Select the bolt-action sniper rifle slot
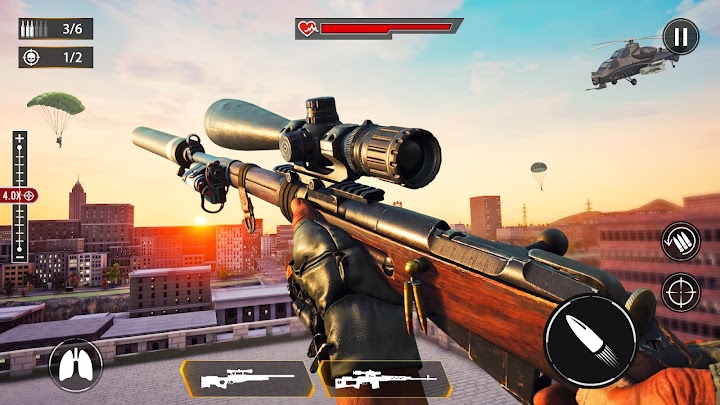Viewport: 720px width, 405px height. click(246, 380)
